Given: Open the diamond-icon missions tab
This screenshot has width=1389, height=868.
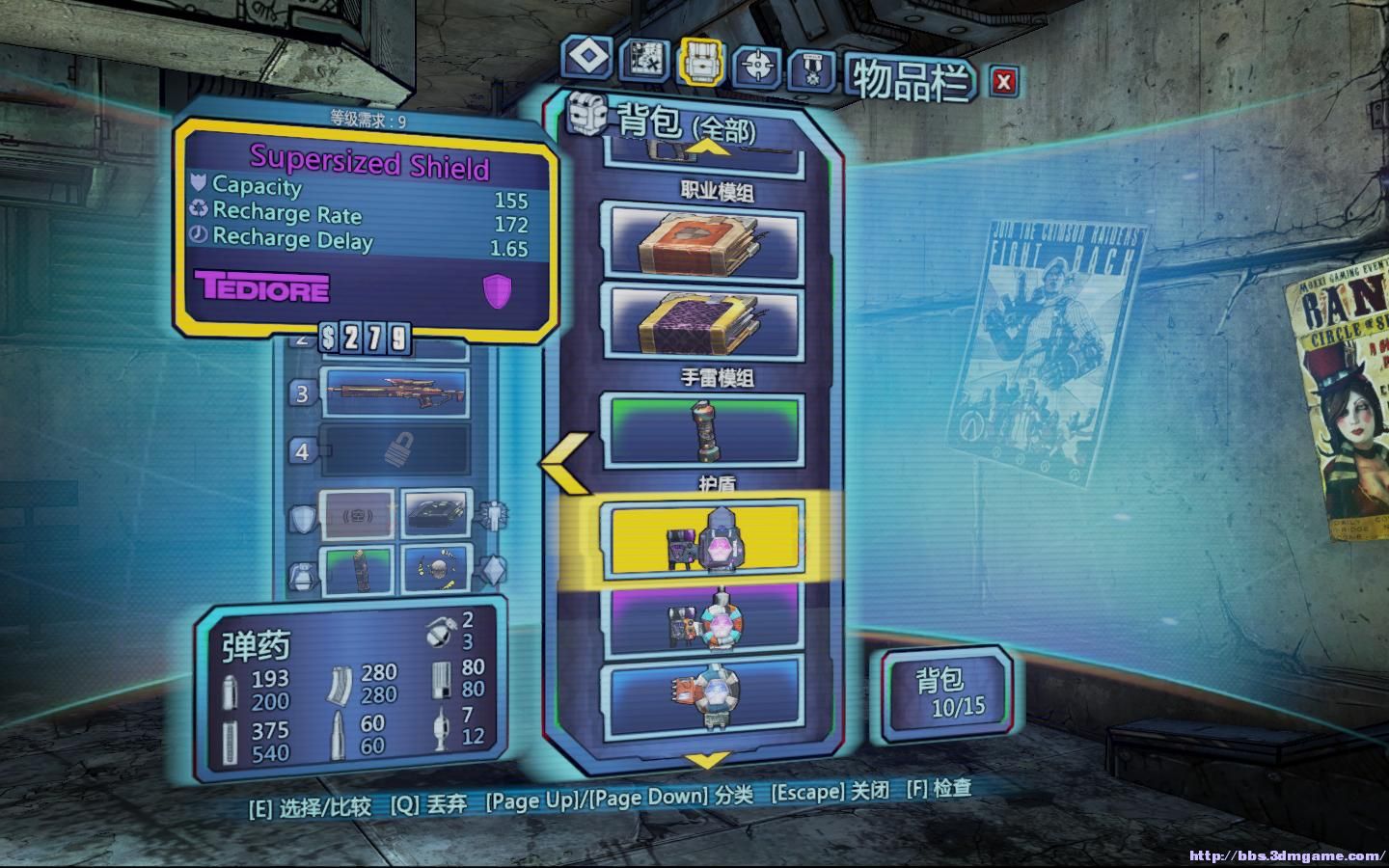Looking at the screenshot, I should click(x=587, y=58).
